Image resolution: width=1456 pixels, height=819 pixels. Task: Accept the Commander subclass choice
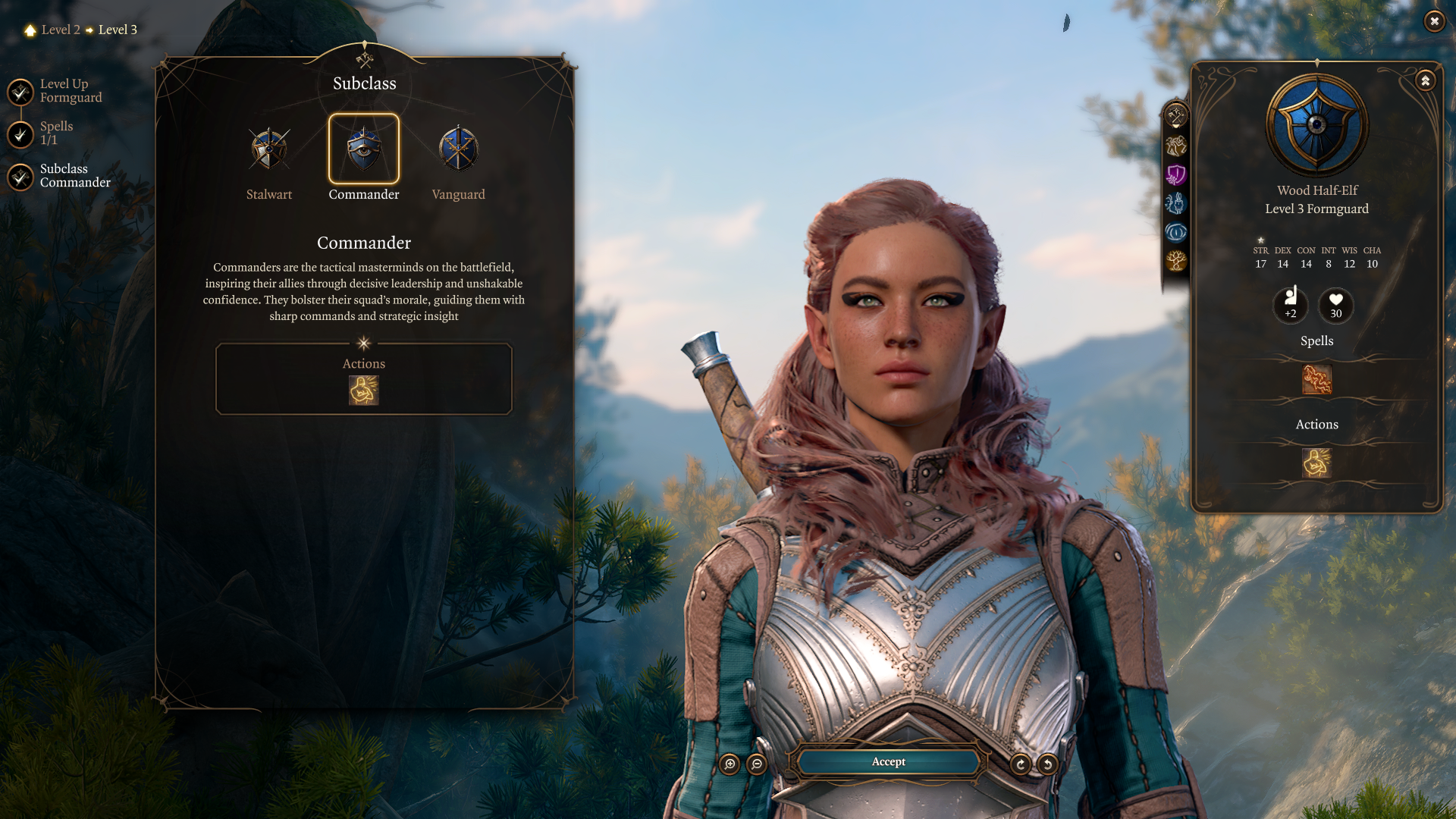tap(888, 762)
